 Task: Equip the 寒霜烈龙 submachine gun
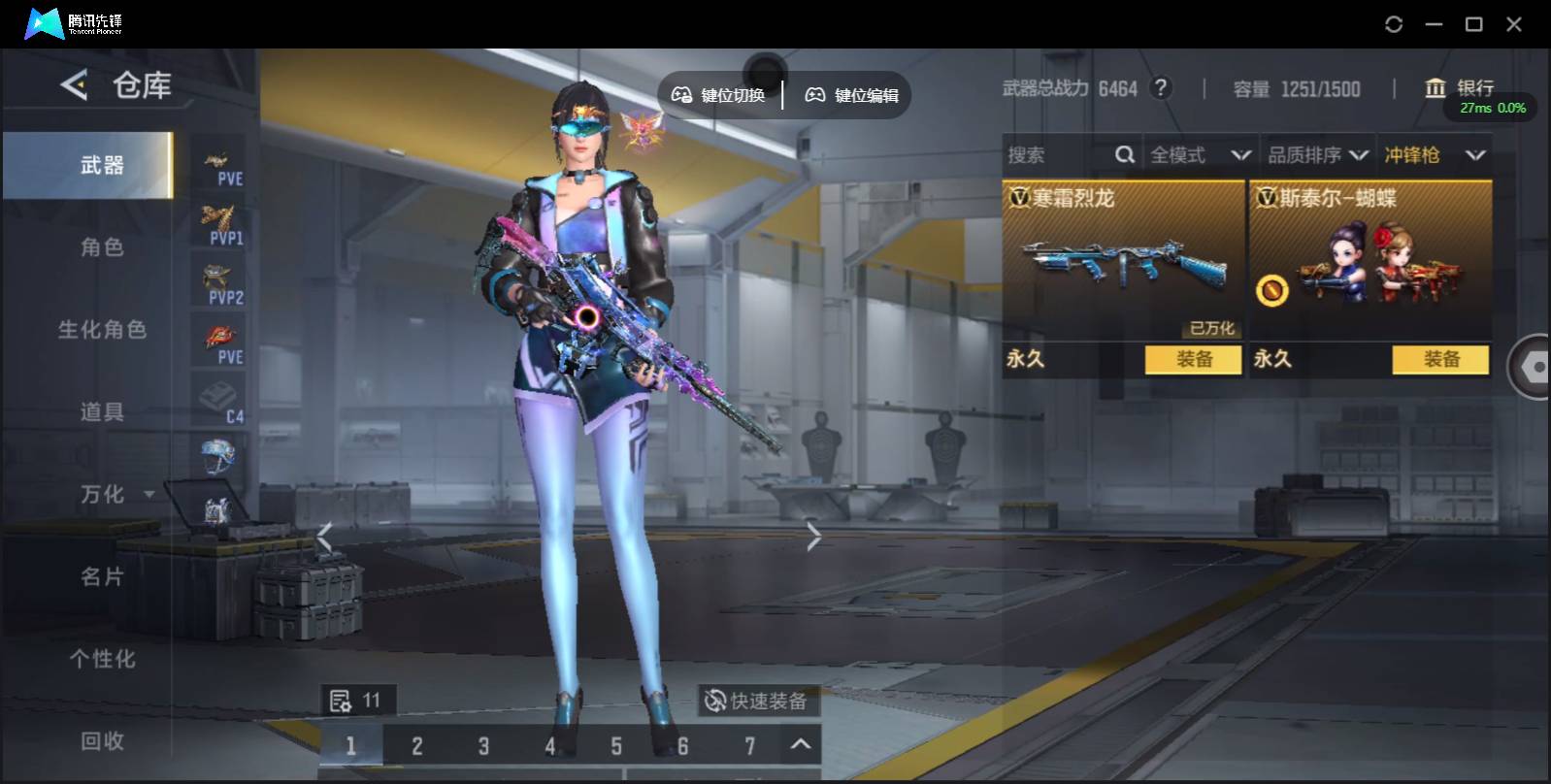[1193, 359]
